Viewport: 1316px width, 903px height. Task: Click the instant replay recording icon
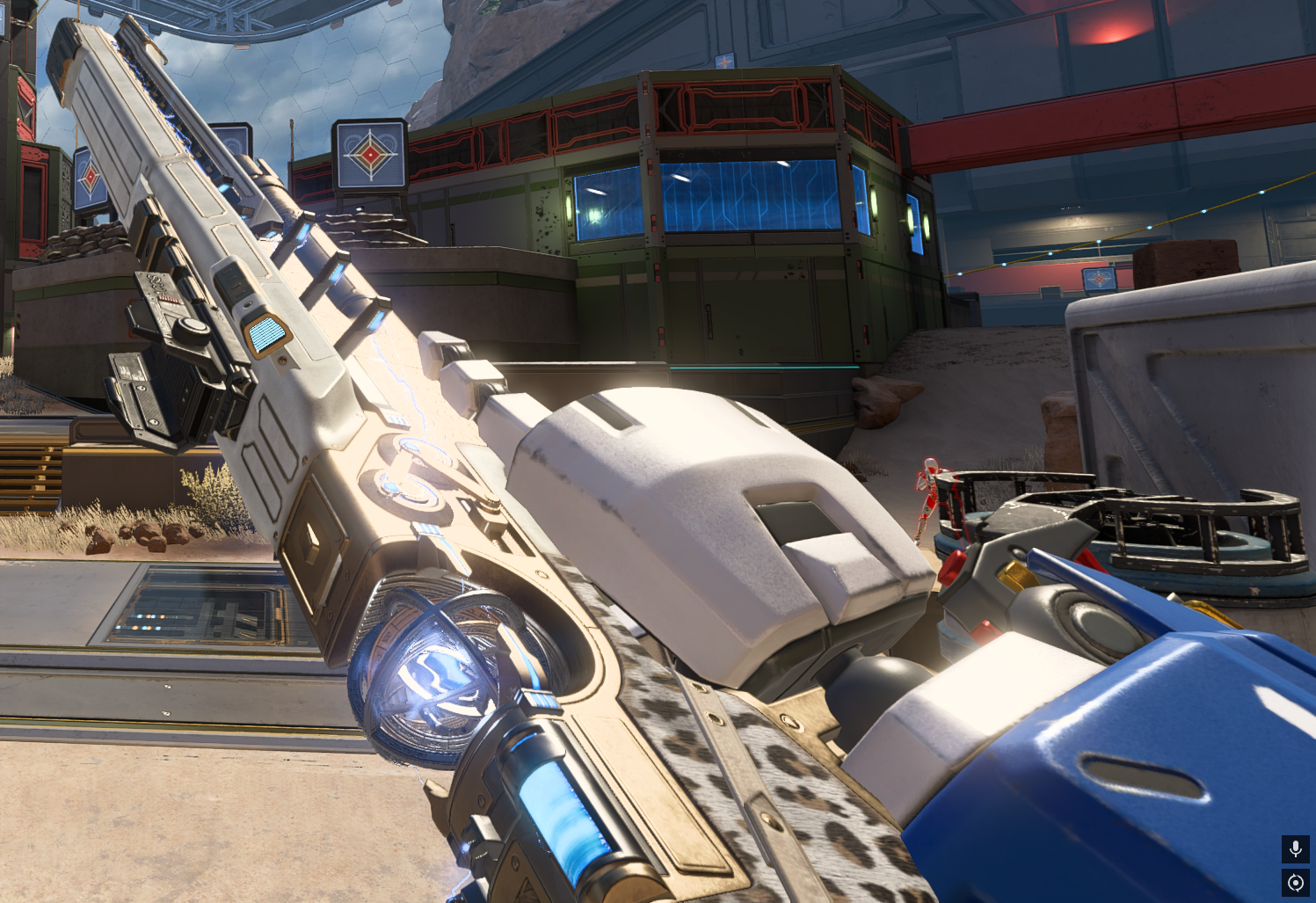(x=1295, y=882)
